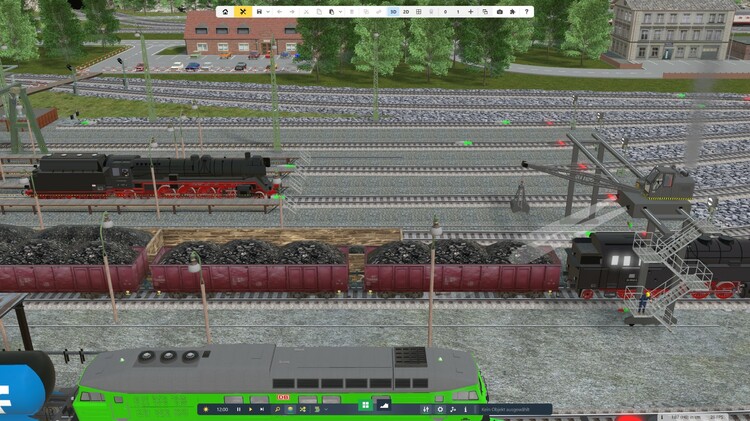Fast-forward the simulation
The image size is (750, 421).
[263, 409]
